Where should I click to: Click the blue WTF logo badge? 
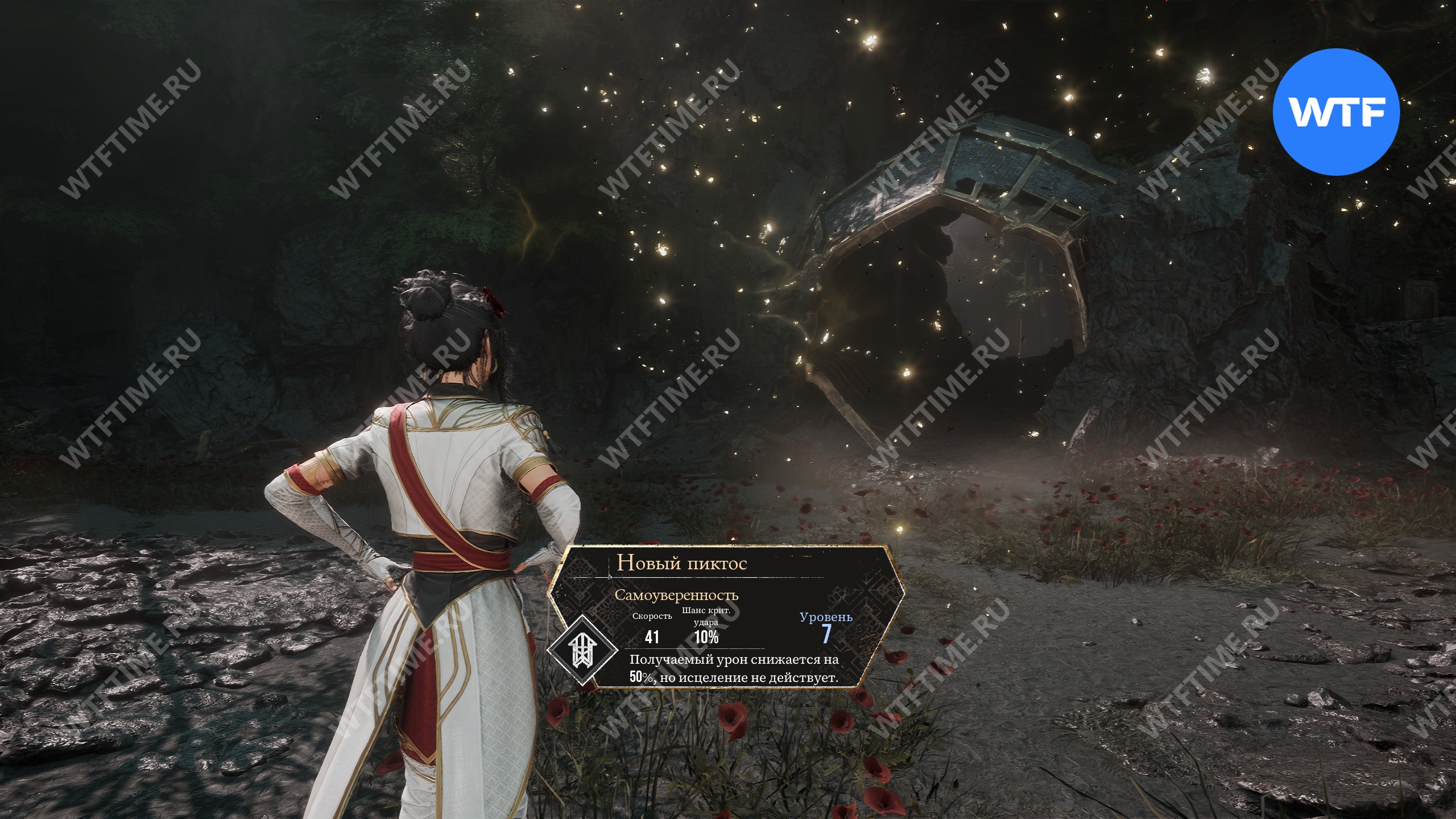(1335, 112)
